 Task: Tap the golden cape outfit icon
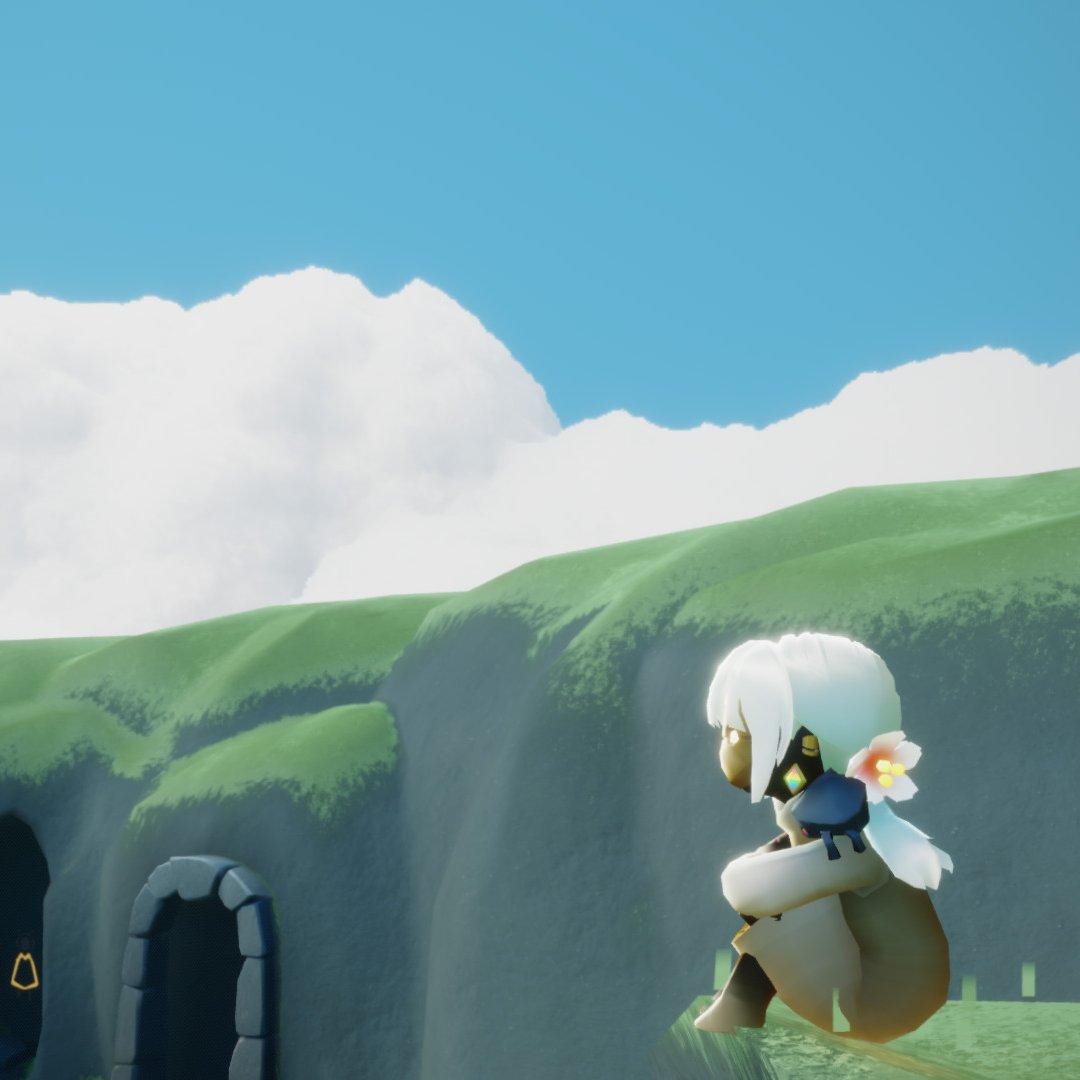point(24,971)
